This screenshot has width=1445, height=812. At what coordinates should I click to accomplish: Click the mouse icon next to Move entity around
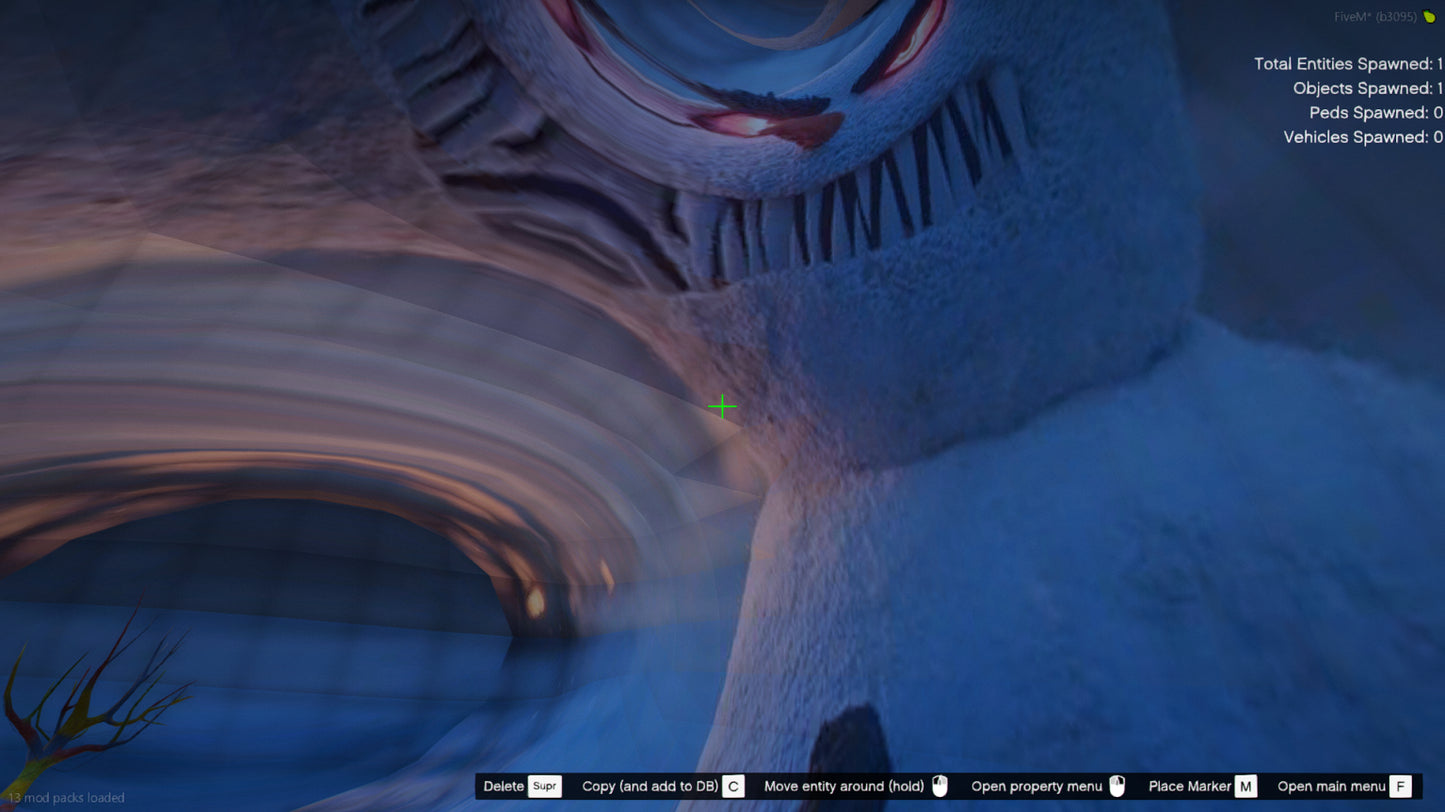click(x=938, y=786)
